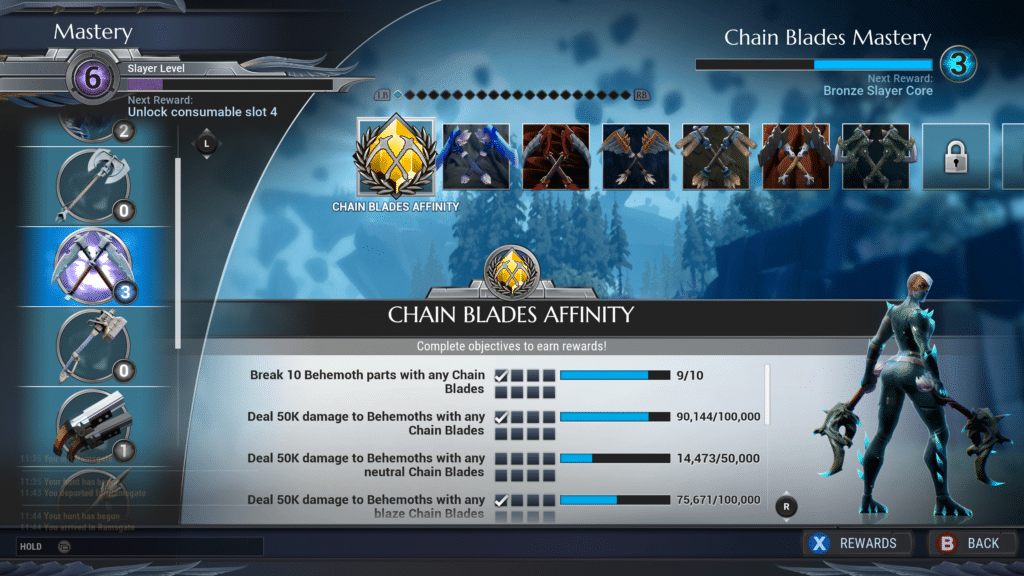
Task: Select the red scythe-shaped chain blades thumbnail
Action: (x=556, y=157)
